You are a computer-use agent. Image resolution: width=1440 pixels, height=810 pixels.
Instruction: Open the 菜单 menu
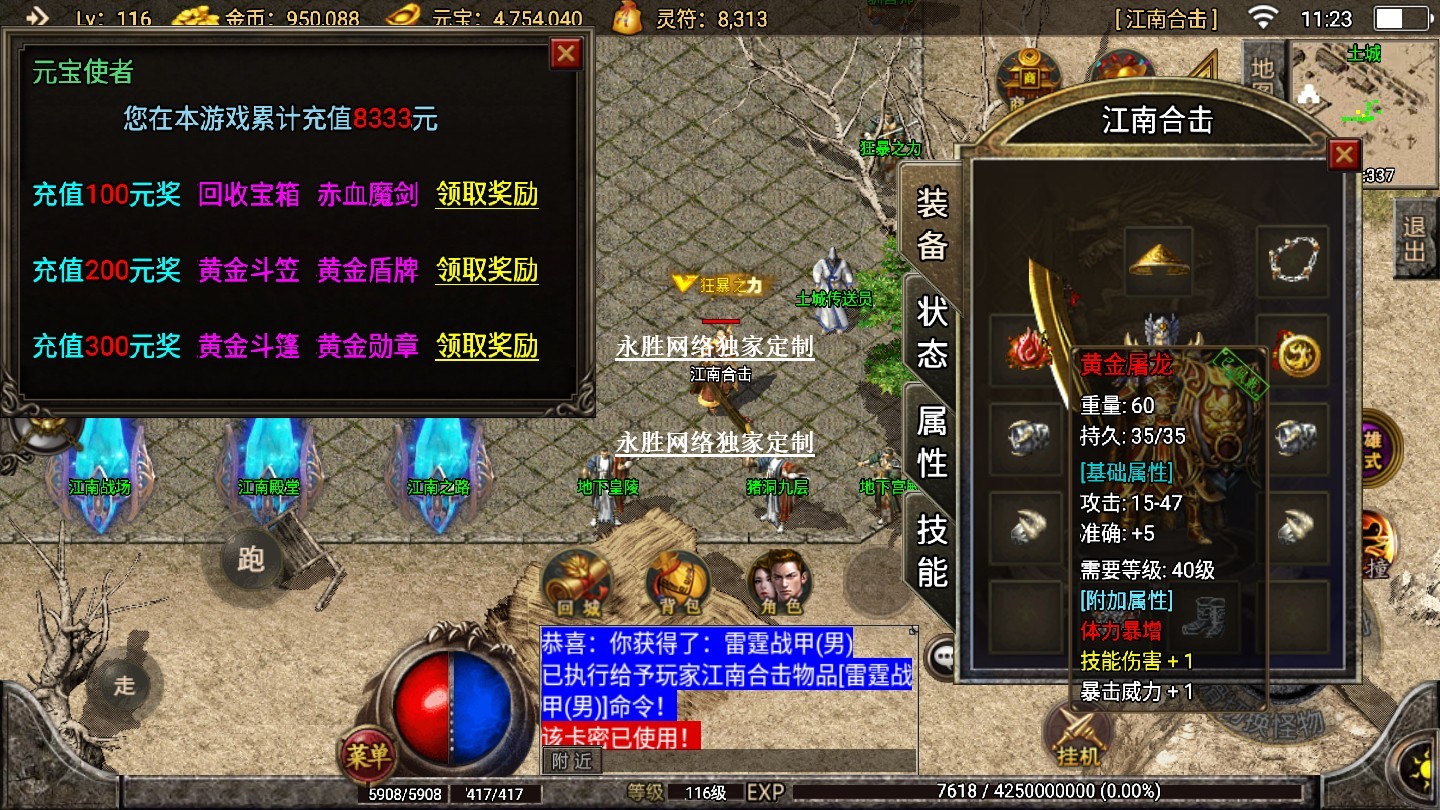[366, 755]
